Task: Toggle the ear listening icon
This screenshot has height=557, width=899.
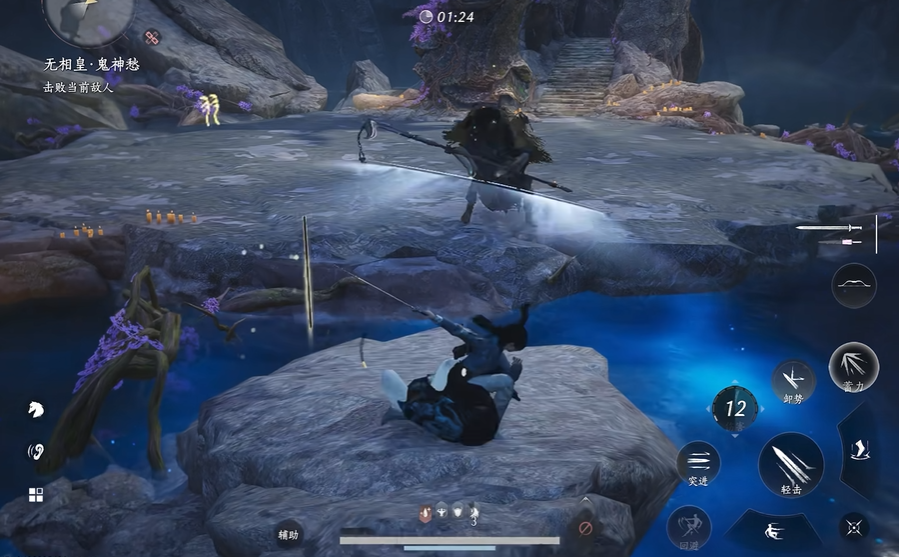Action: (x=35, y=451)
